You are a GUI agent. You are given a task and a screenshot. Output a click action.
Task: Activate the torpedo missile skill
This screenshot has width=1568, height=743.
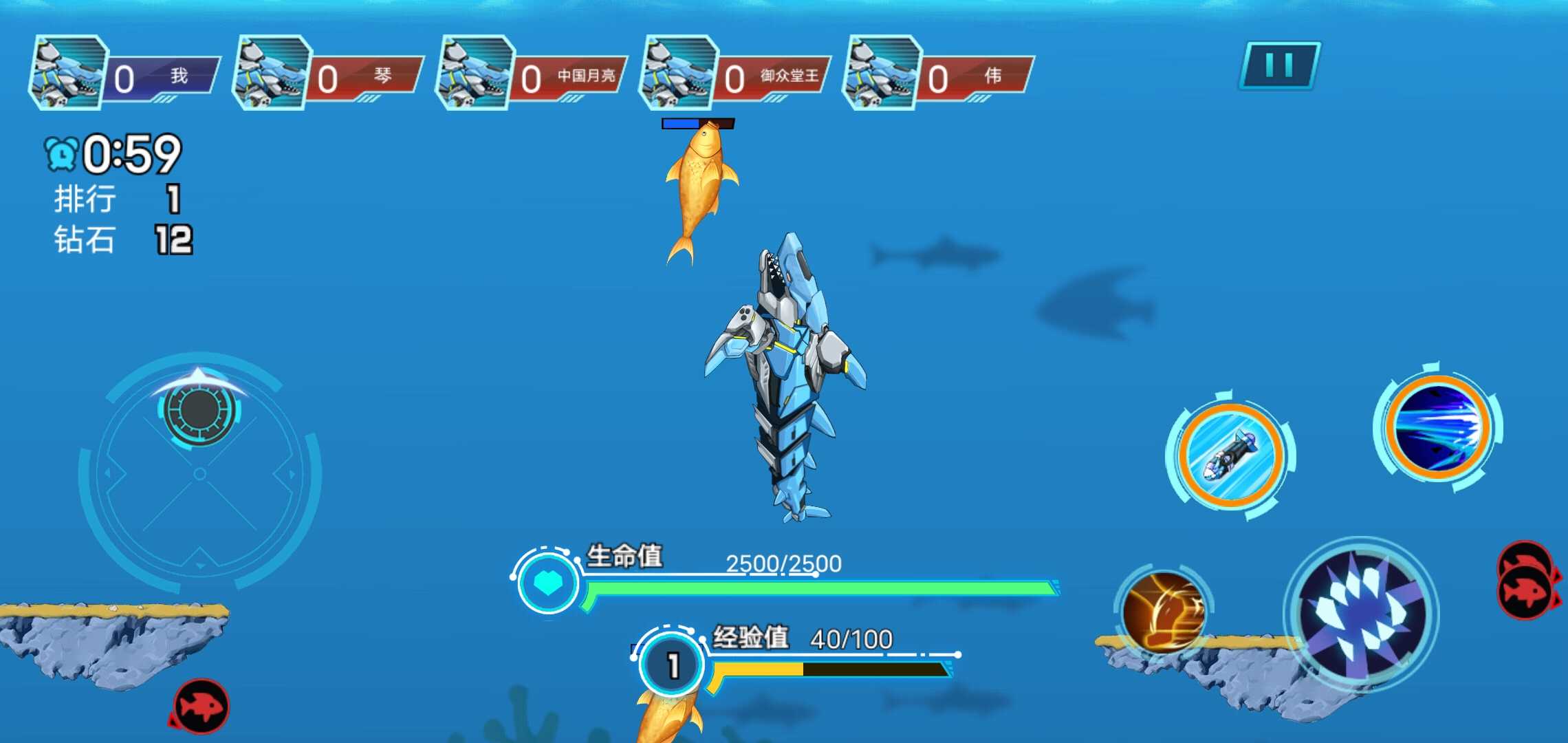(1230, 455)
